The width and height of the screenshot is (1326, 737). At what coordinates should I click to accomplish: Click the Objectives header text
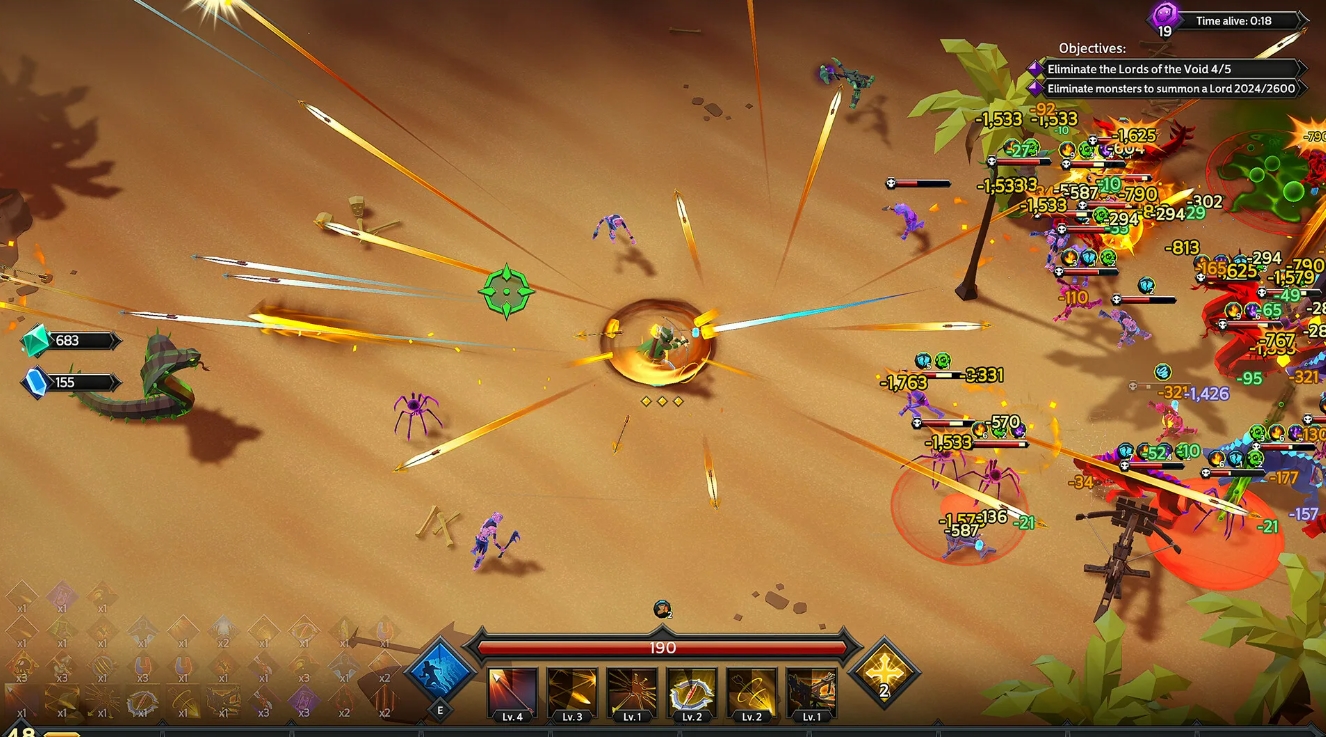(1090, 48)
